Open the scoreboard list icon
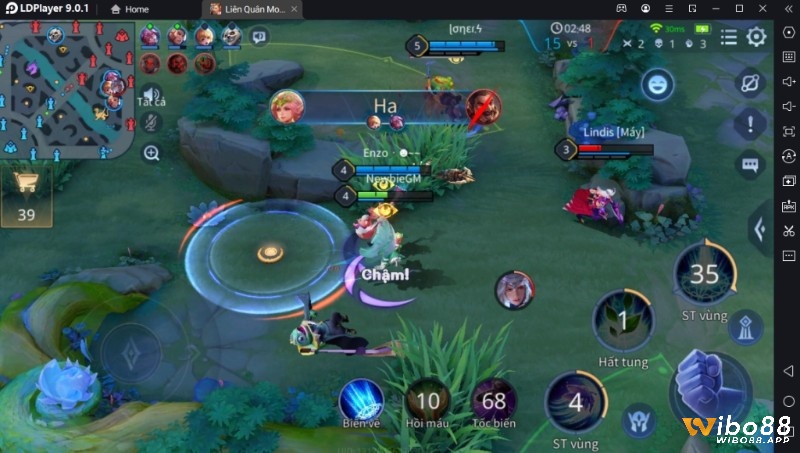This screenshot has height=453, width=800. (729, 38)
